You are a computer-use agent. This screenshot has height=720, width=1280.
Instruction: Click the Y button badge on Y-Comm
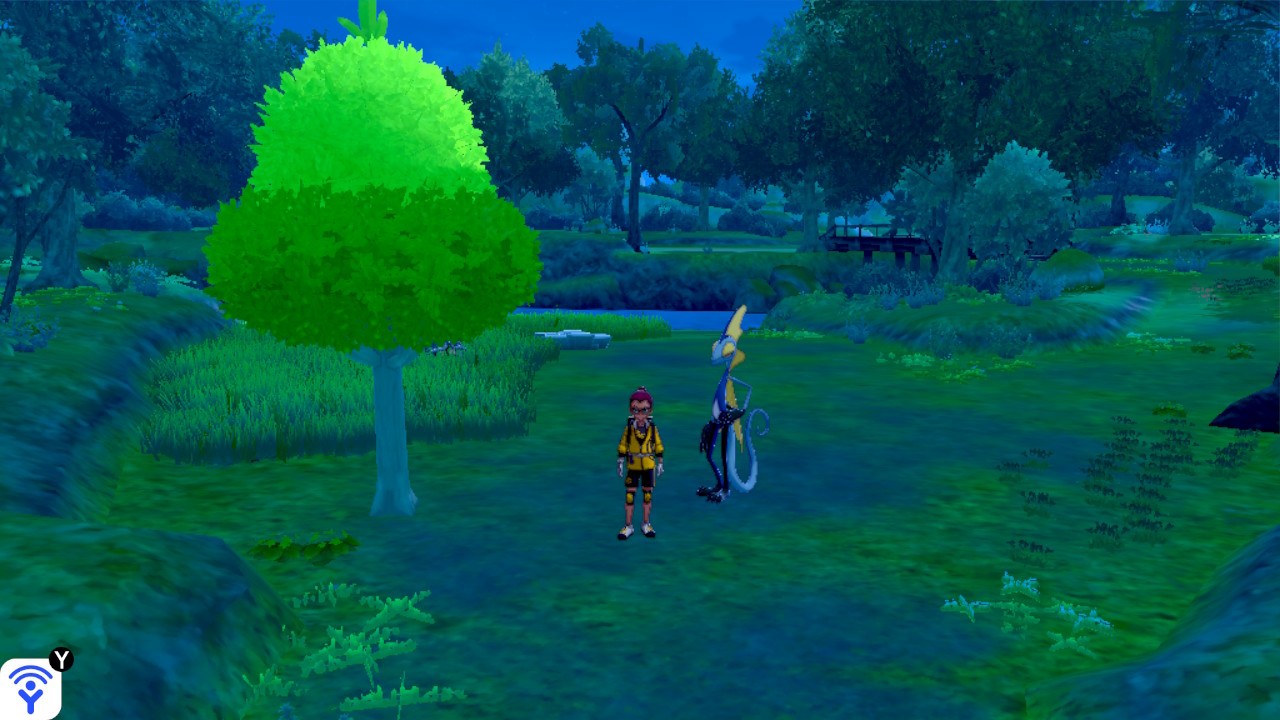(61, 661)
